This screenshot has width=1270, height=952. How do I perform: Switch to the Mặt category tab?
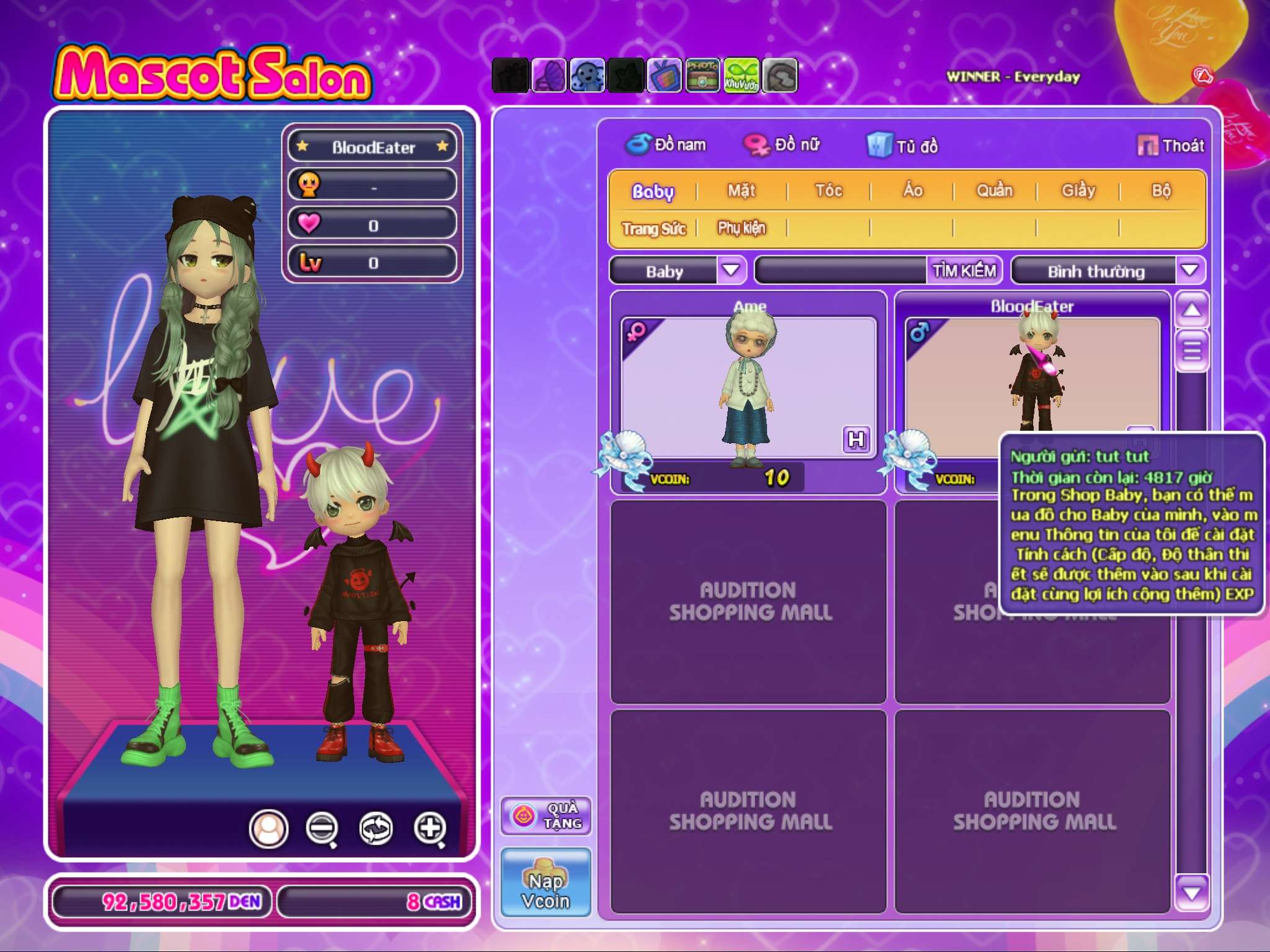(x=742, y=191)
